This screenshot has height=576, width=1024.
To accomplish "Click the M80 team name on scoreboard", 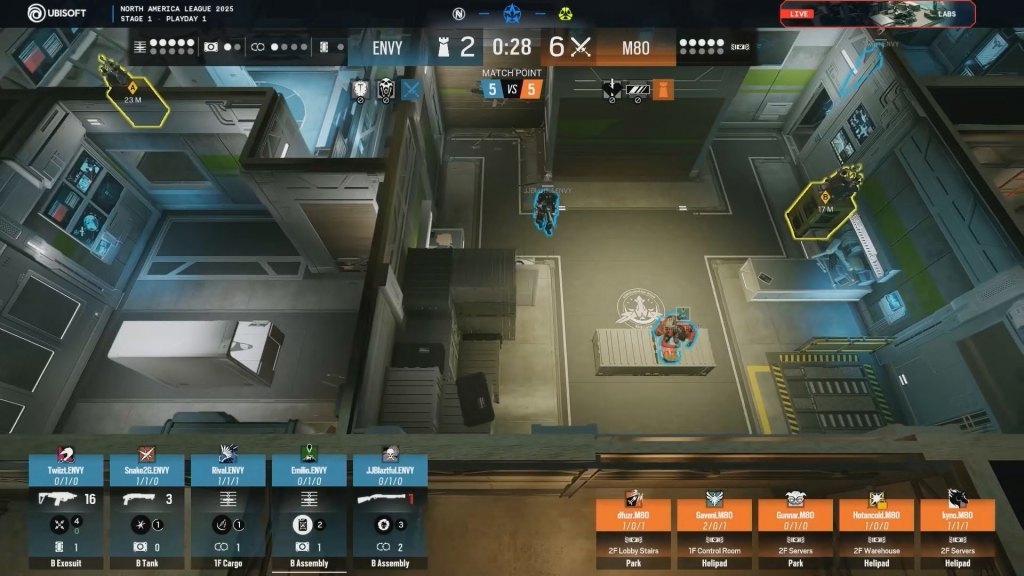I will point(636,47).
